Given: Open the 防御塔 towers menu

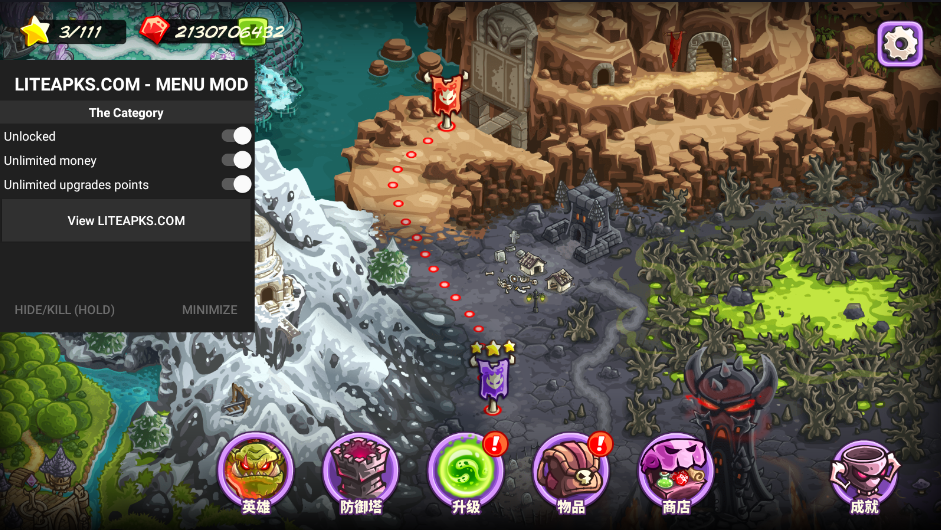Looking at the screenshot, I should pyautogui.click(x=361, y=471).
